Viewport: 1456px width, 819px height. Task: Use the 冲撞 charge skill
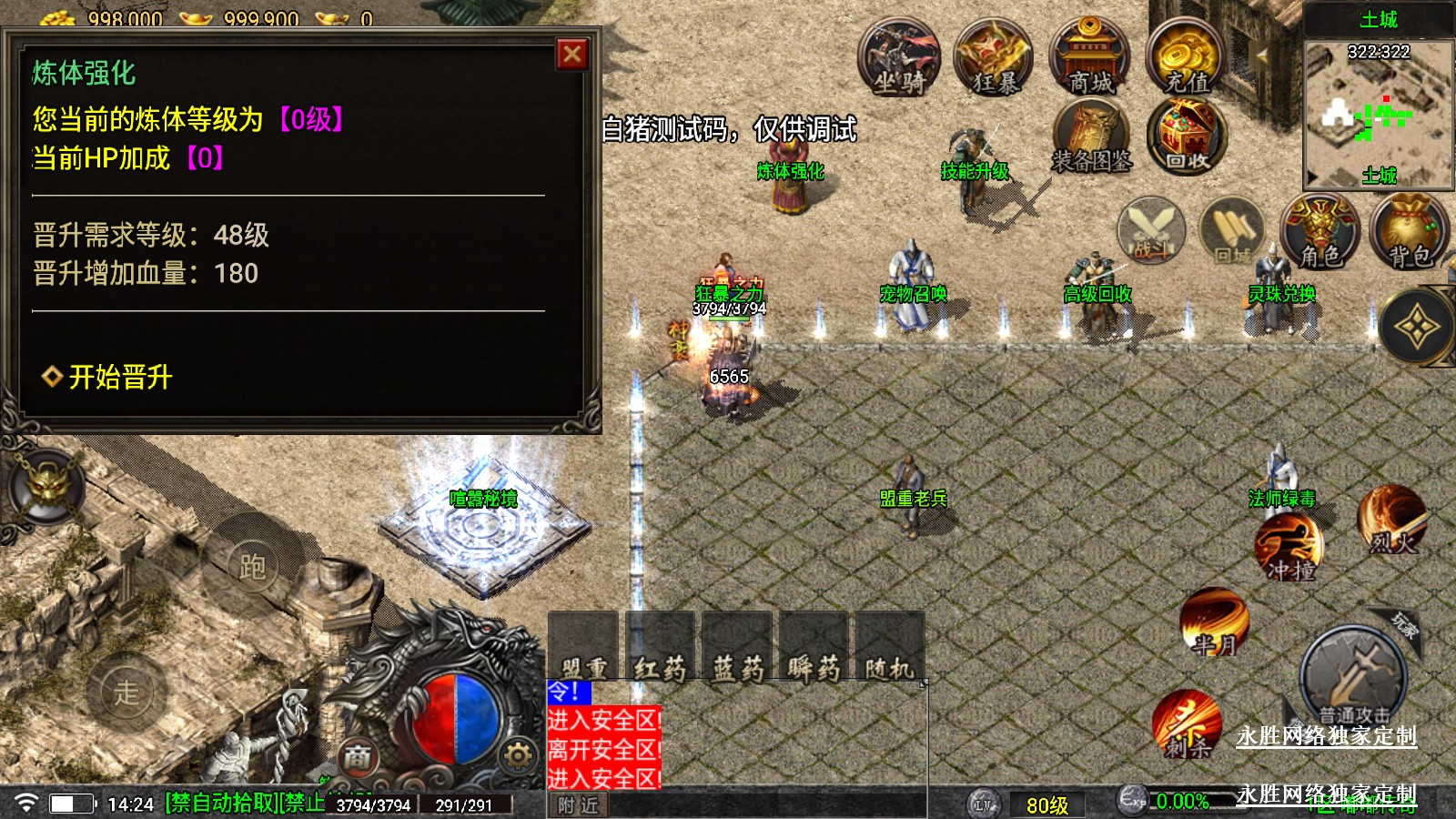coord(1289,548)
